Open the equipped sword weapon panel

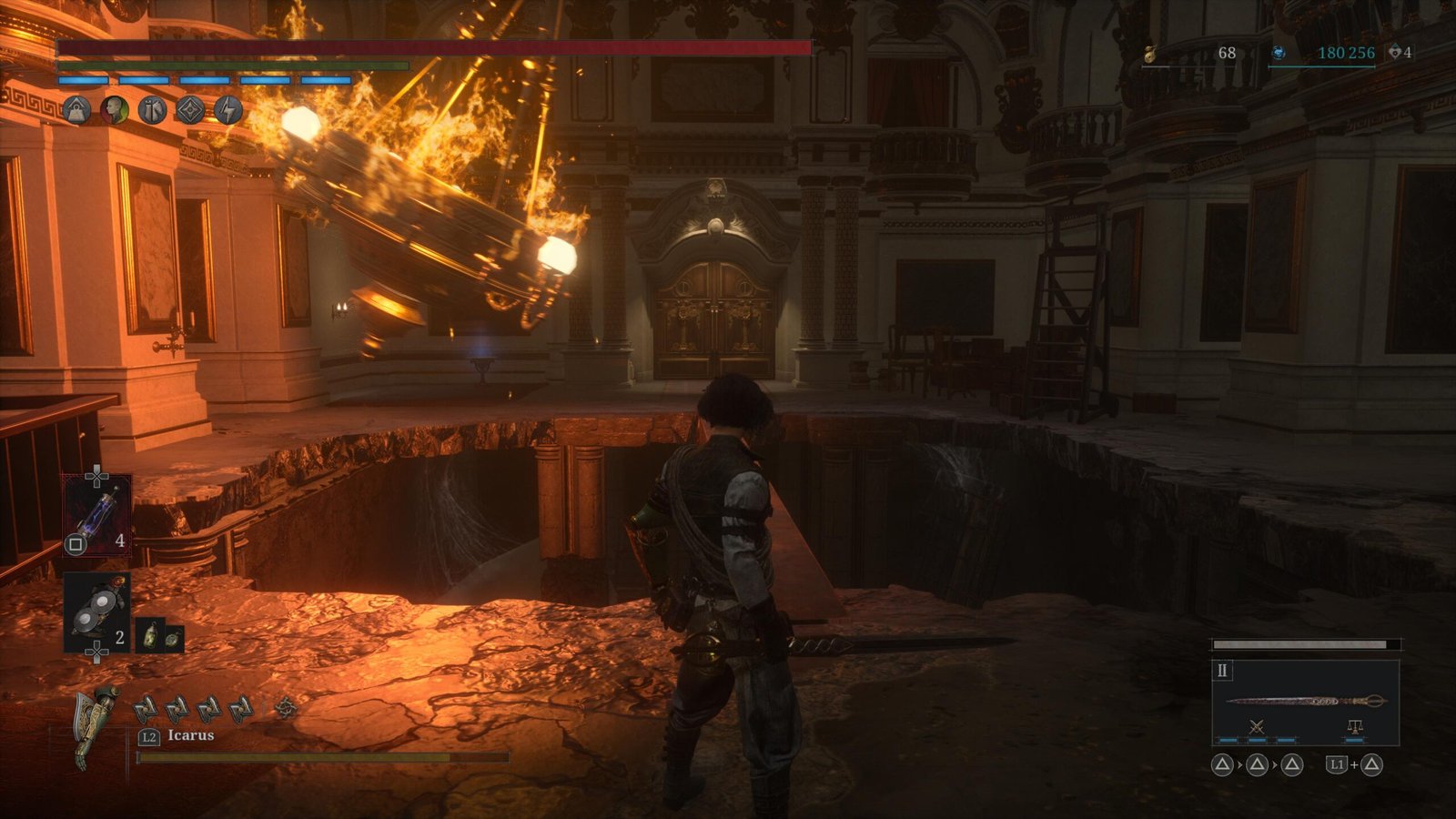pyautogui.click(x=1305, y=701)
